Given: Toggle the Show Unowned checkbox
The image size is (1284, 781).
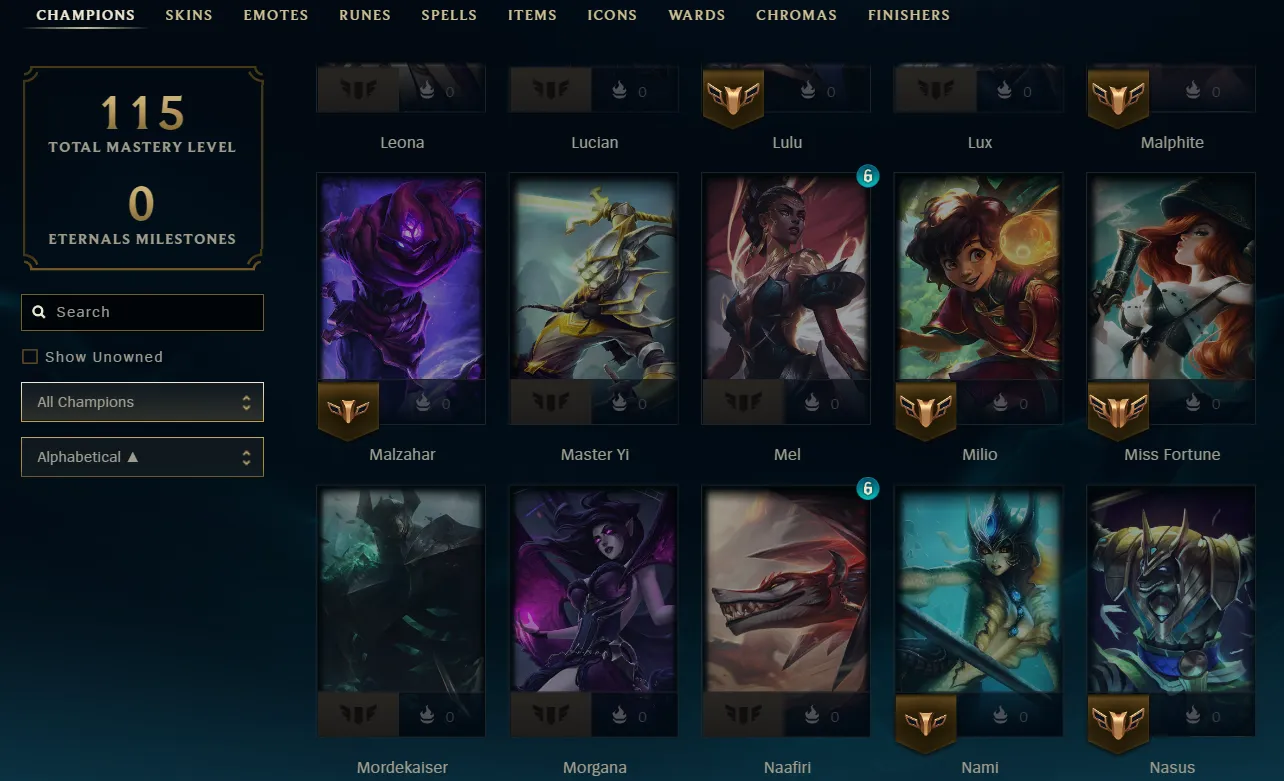Looking at the screenshot, I should (30, 357).
